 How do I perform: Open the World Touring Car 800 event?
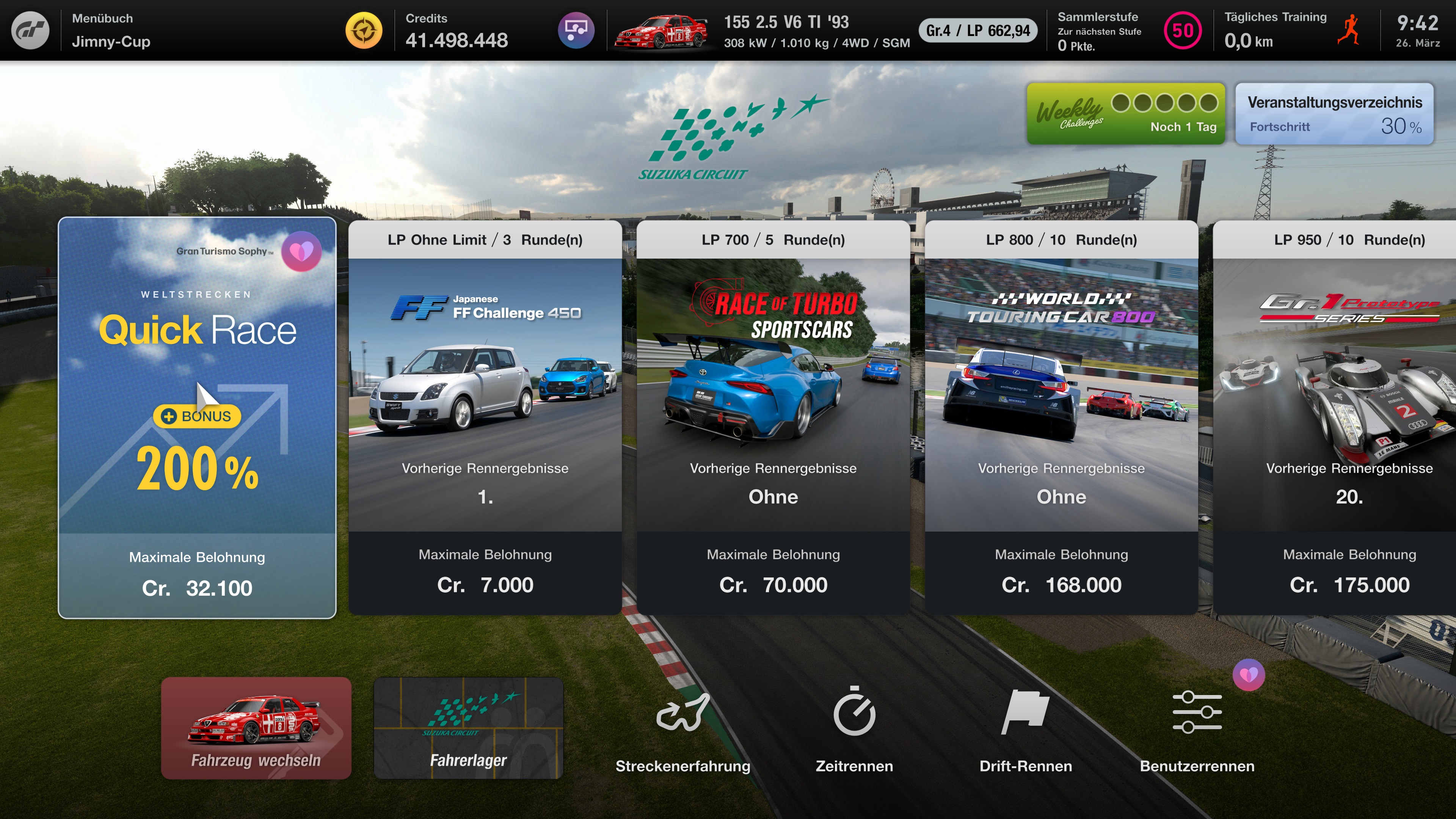tap(1061, 417)
